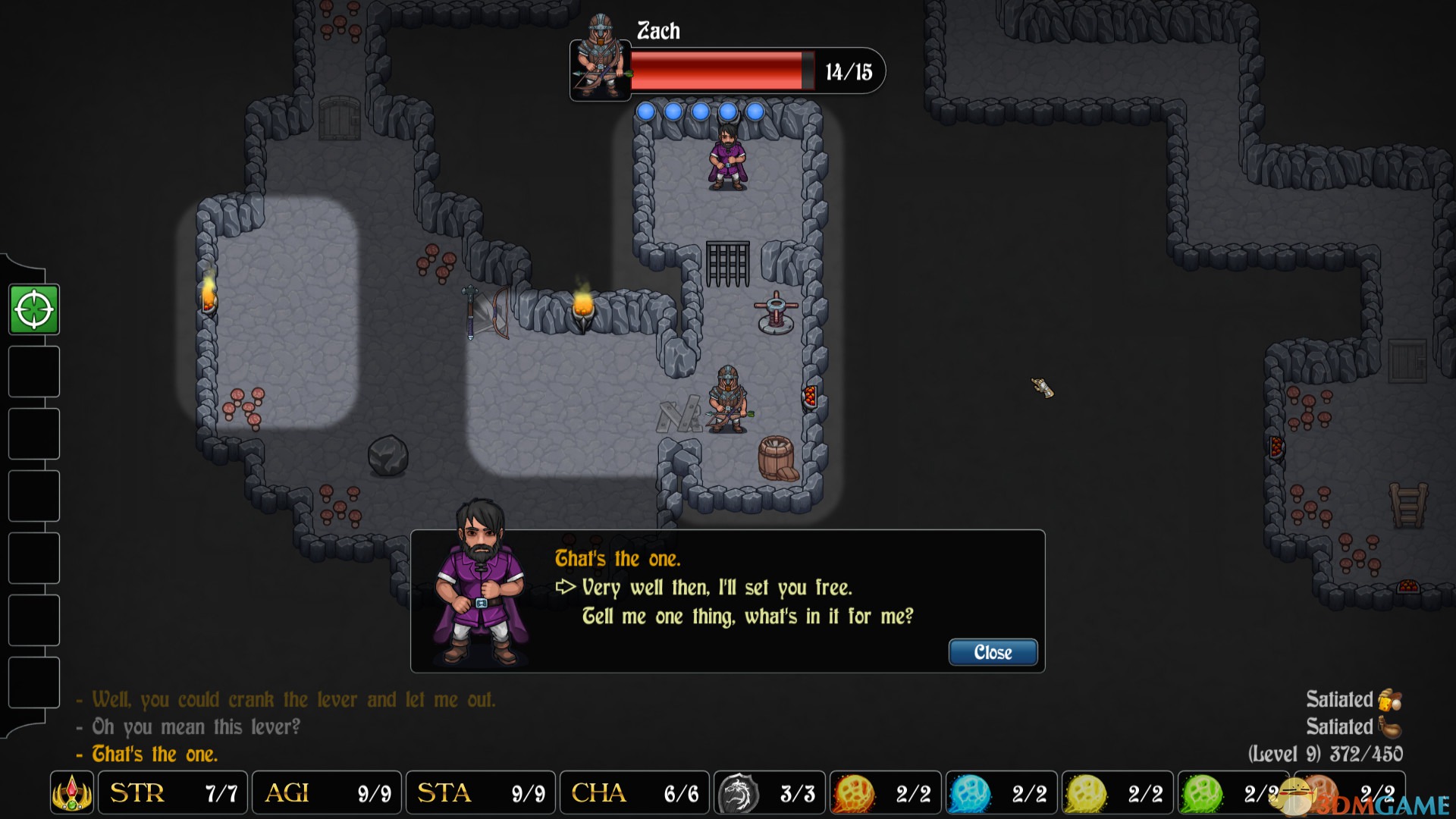Viewport: 1456px width, 819px height.
Task: Ask "what's in it for me?"
Action: [747, 617]
